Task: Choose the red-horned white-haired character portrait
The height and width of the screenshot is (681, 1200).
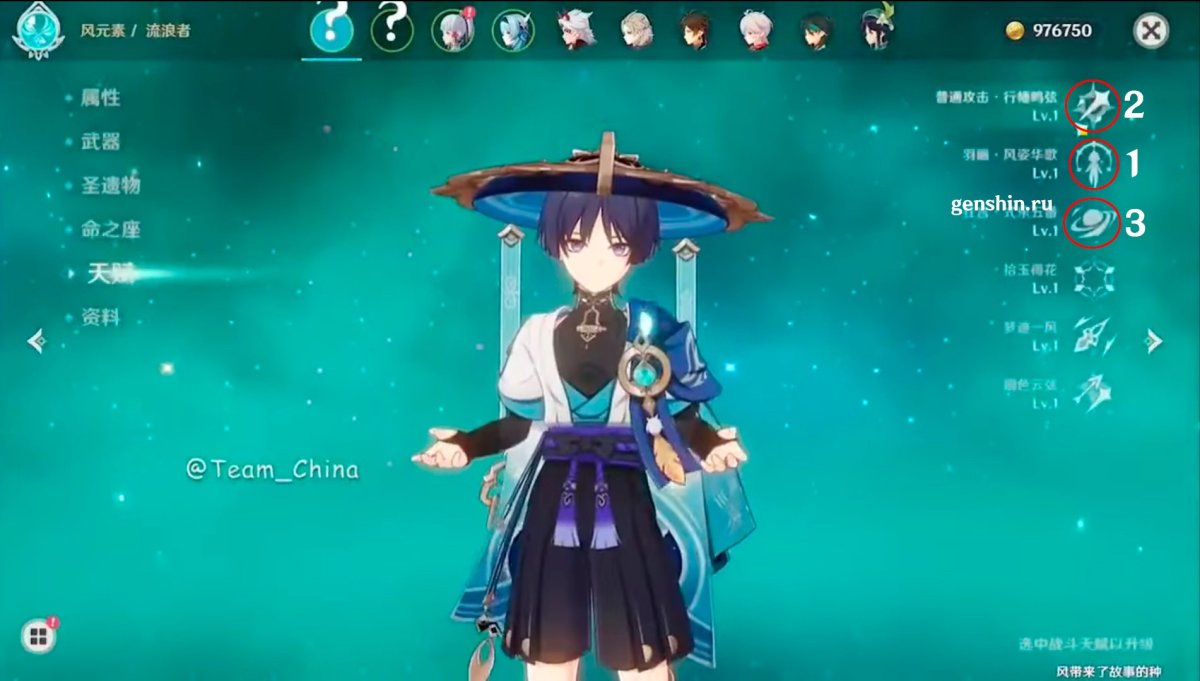Action: (576, 31)
